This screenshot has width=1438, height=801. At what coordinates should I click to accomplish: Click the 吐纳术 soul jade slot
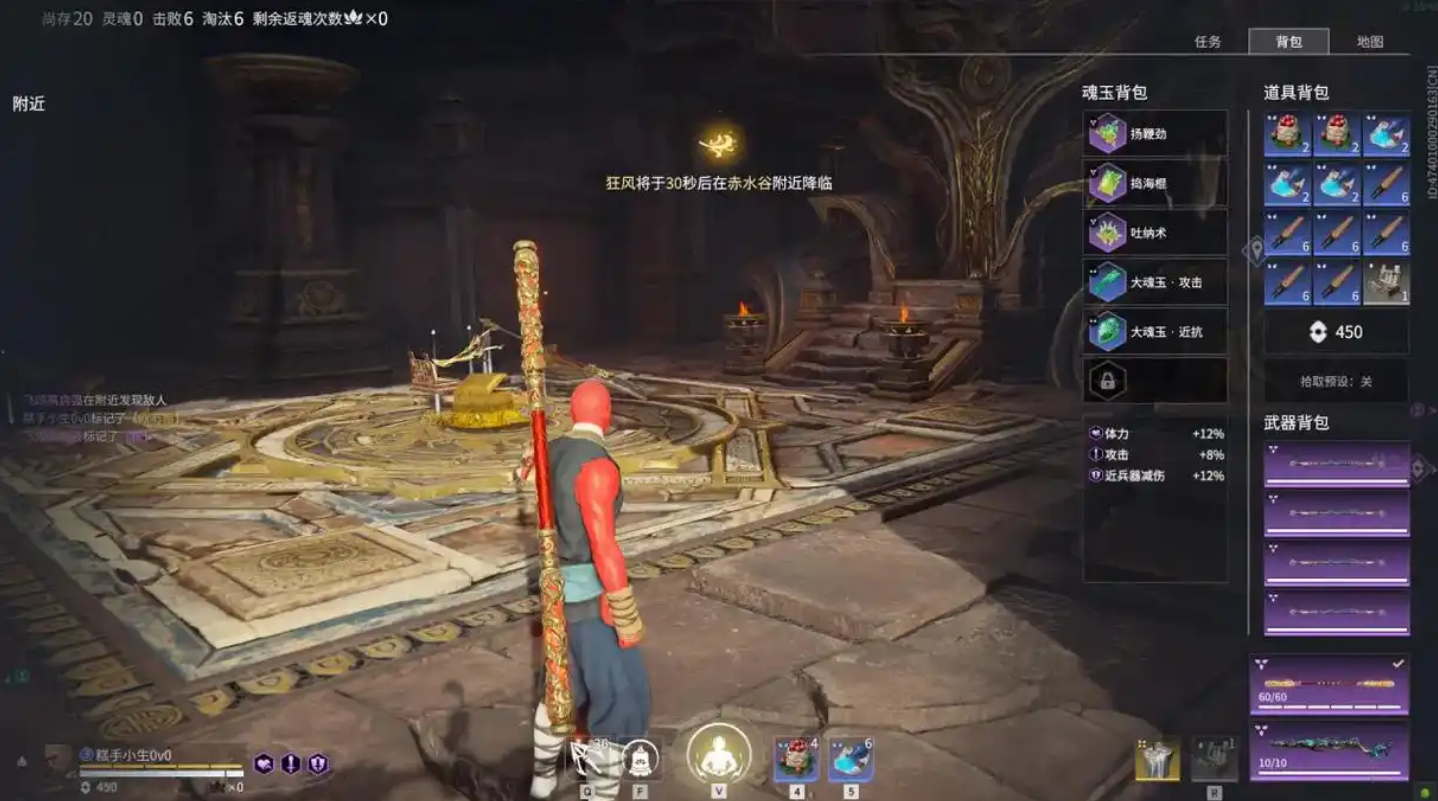click(1155, 233)
